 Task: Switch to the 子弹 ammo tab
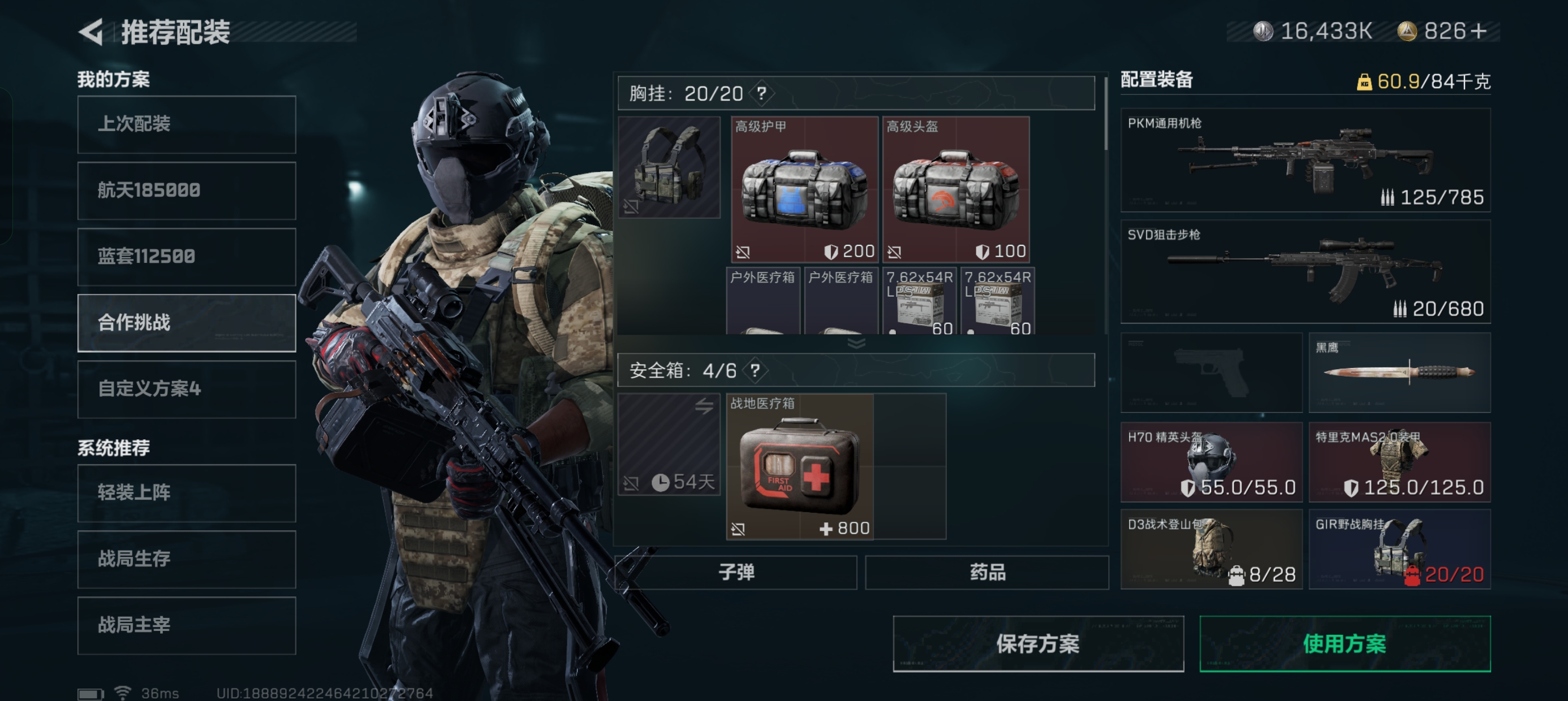(736, 573)
